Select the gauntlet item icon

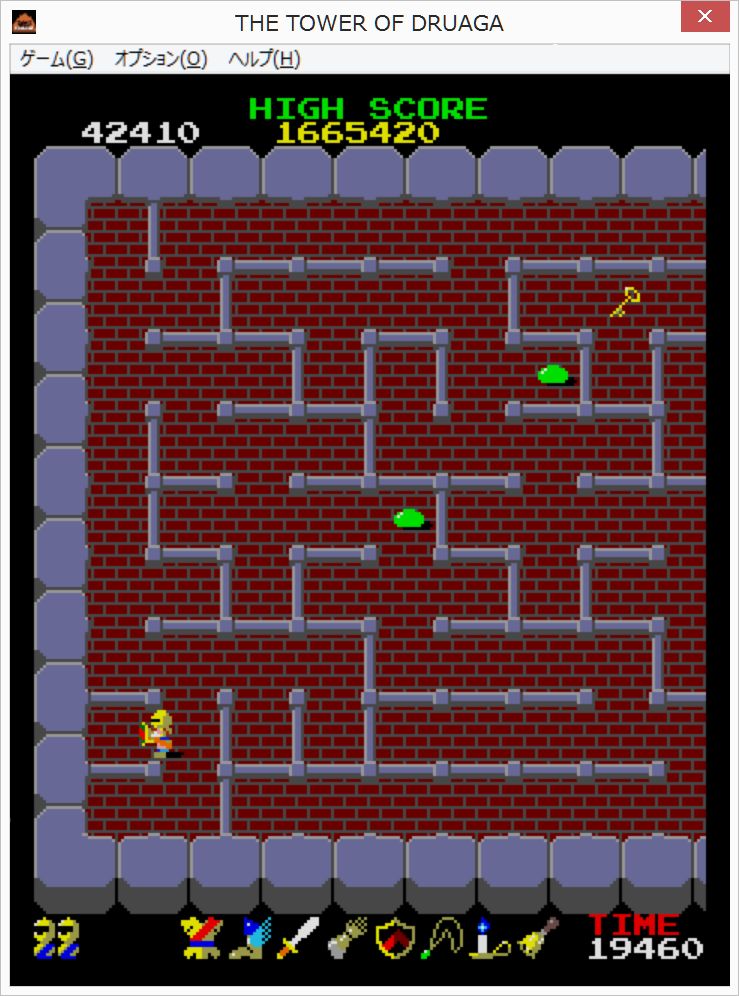[x=346, y=938]
